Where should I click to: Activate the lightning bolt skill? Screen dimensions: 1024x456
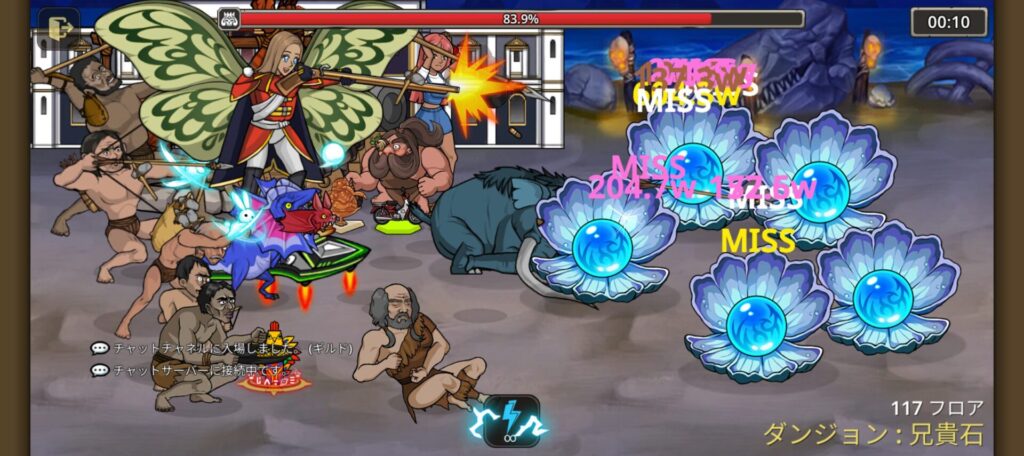tap(511, 421)
